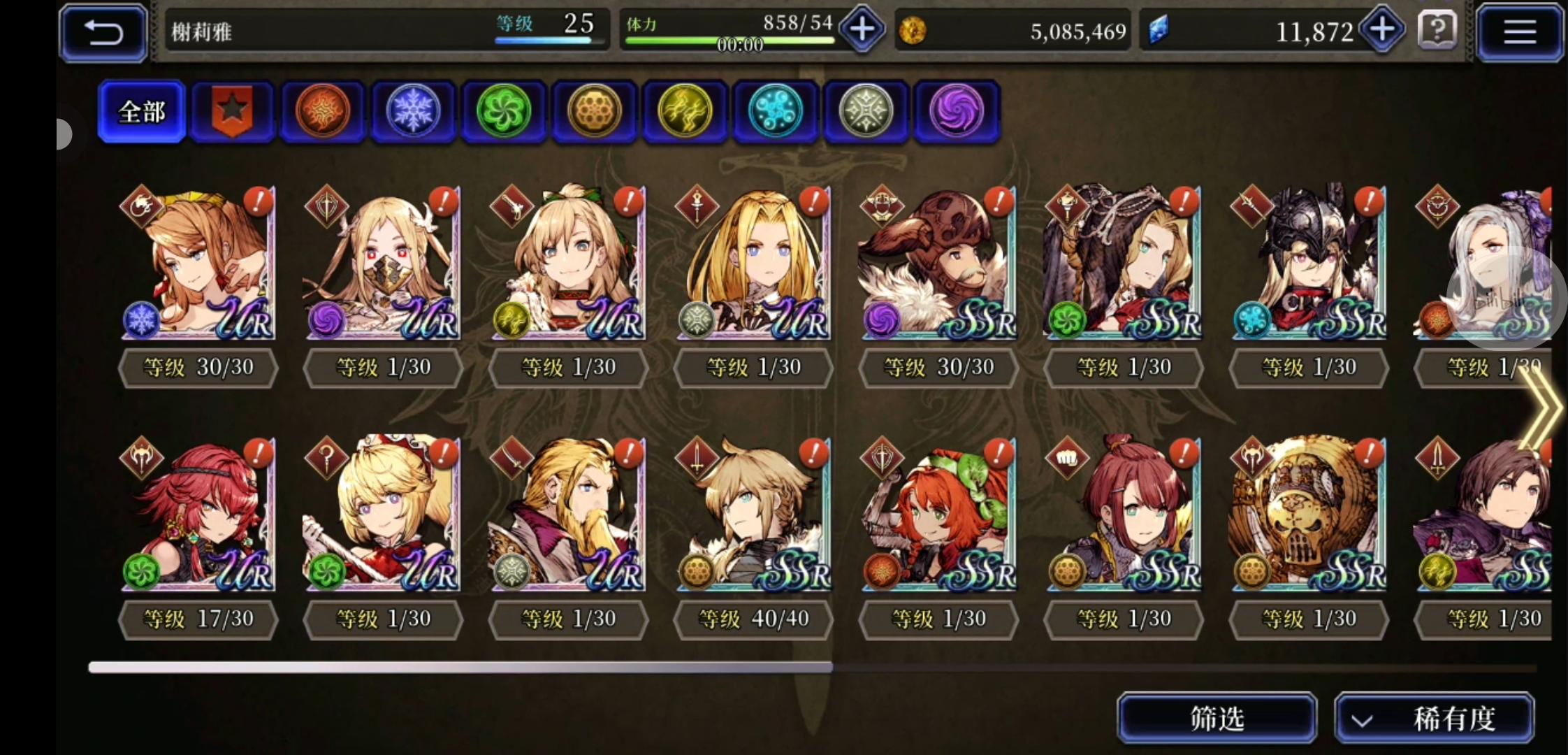Screen dimensions: 1568x755
Task: Switch to the 全部 filter tab
Action: (x=142, y=111)
